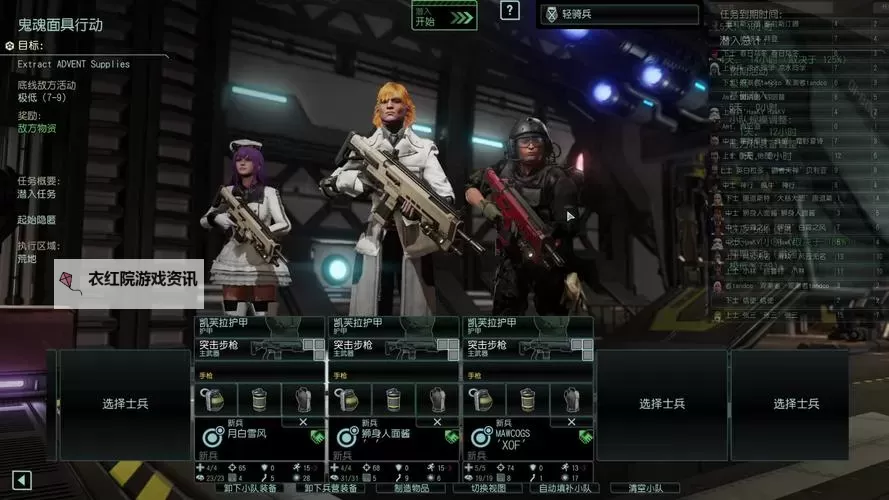Select soldier MAWCOGS 'XOF' name card
Image resolution: width=889 pixels, height=500 pixels.
pos(527,436)
